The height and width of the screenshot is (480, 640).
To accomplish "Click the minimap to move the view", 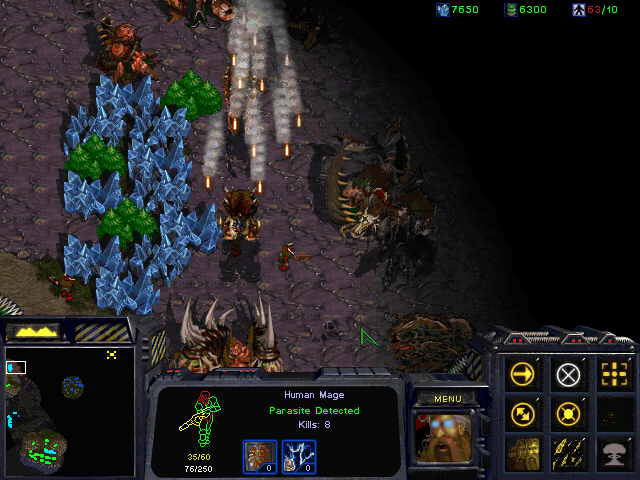I will pos(70,410).
